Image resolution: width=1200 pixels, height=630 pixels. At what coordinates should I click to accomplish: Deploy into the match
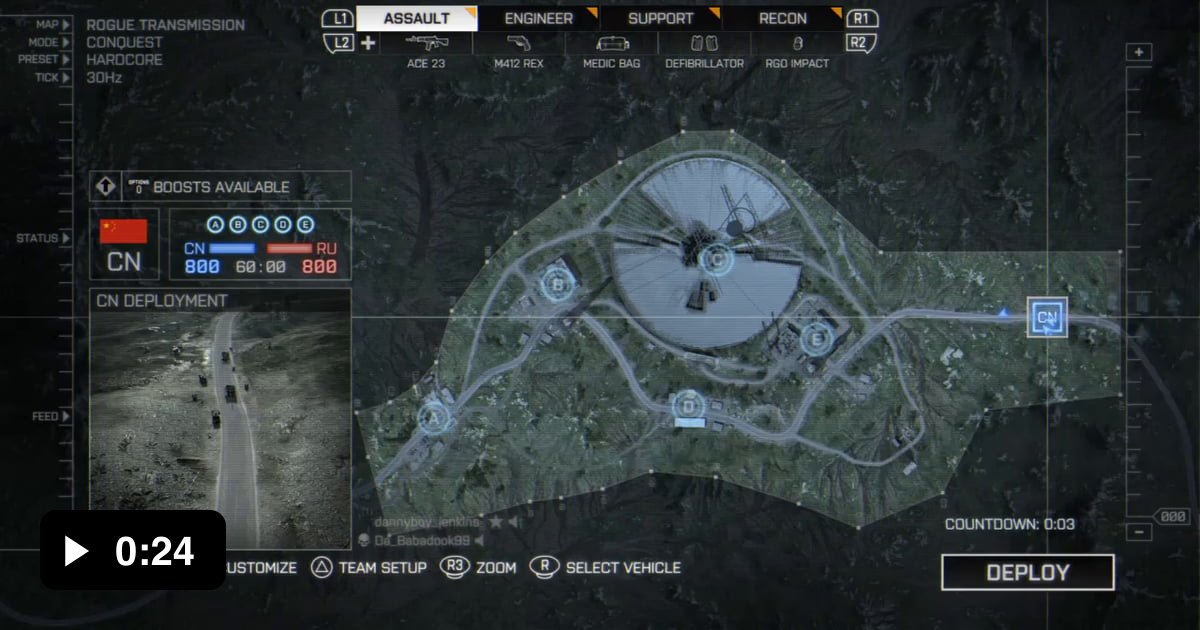tap(1027, 573)
